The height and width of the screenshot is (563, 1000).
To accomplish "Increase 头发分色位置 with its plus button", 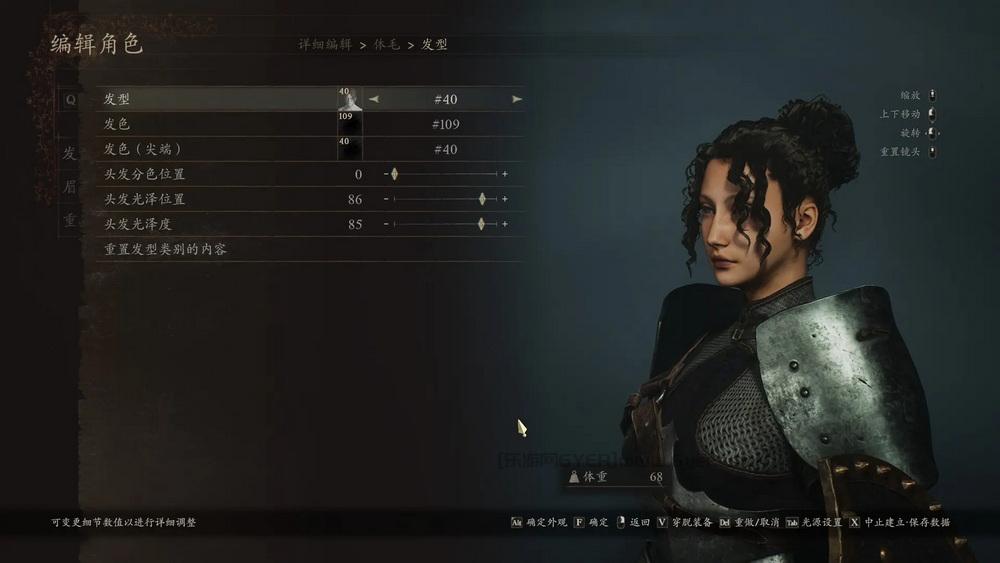I will 505,174.
